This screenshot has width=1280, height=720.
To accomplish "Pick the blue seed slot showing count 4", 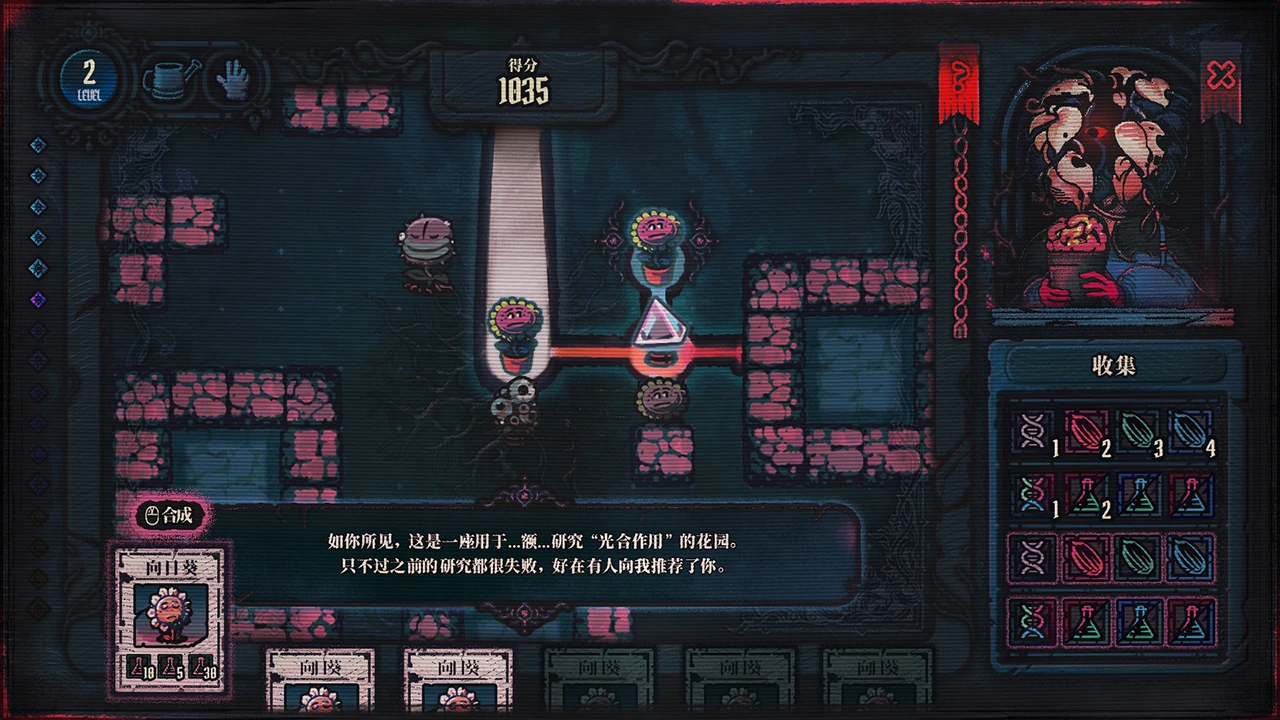I will (1189, 432).
